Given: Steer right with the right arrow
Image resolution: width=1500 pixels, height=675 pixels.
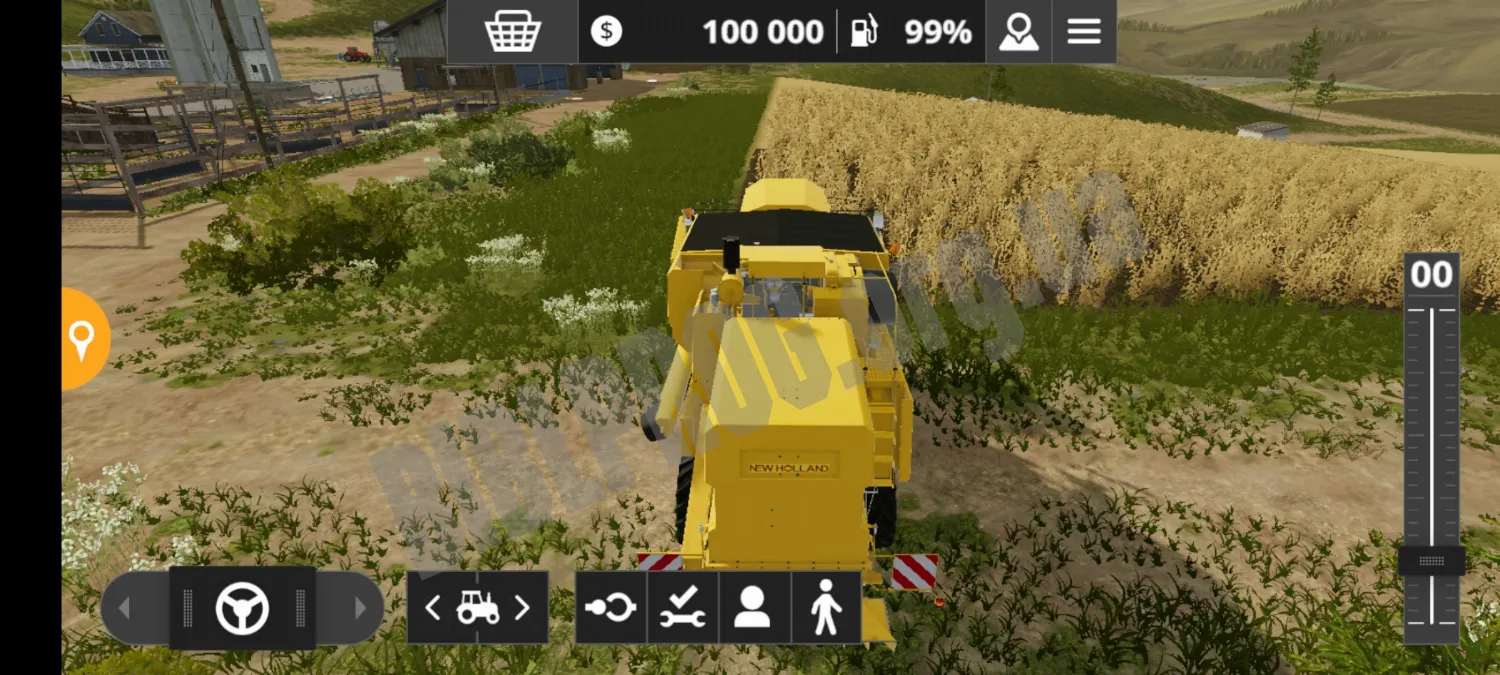Looking at the screenshot, I should 360,608.
